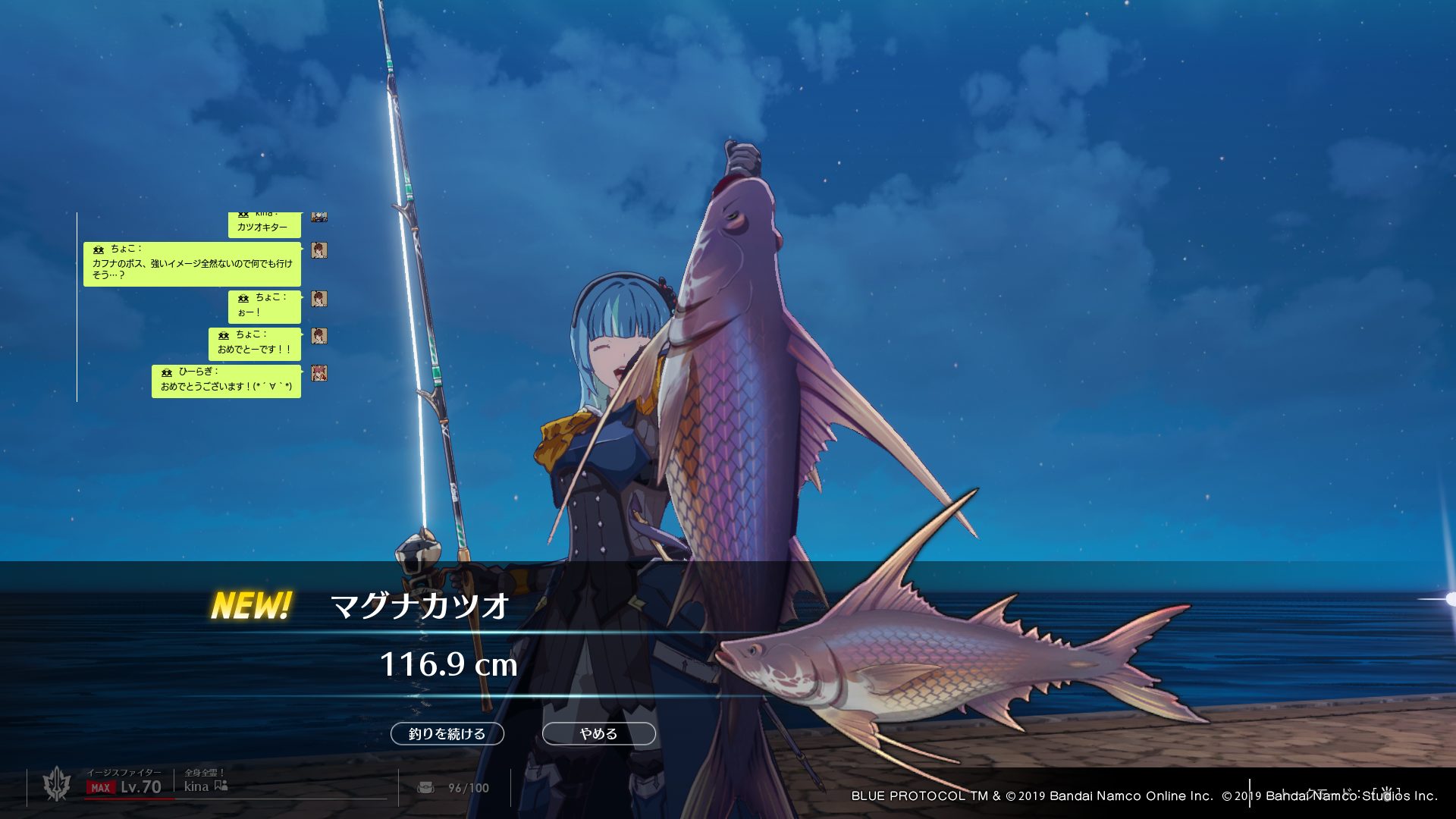Open ひーらぎ's congratulation chat message
The width and height of the screenshot is (1456, 819).
226,381
